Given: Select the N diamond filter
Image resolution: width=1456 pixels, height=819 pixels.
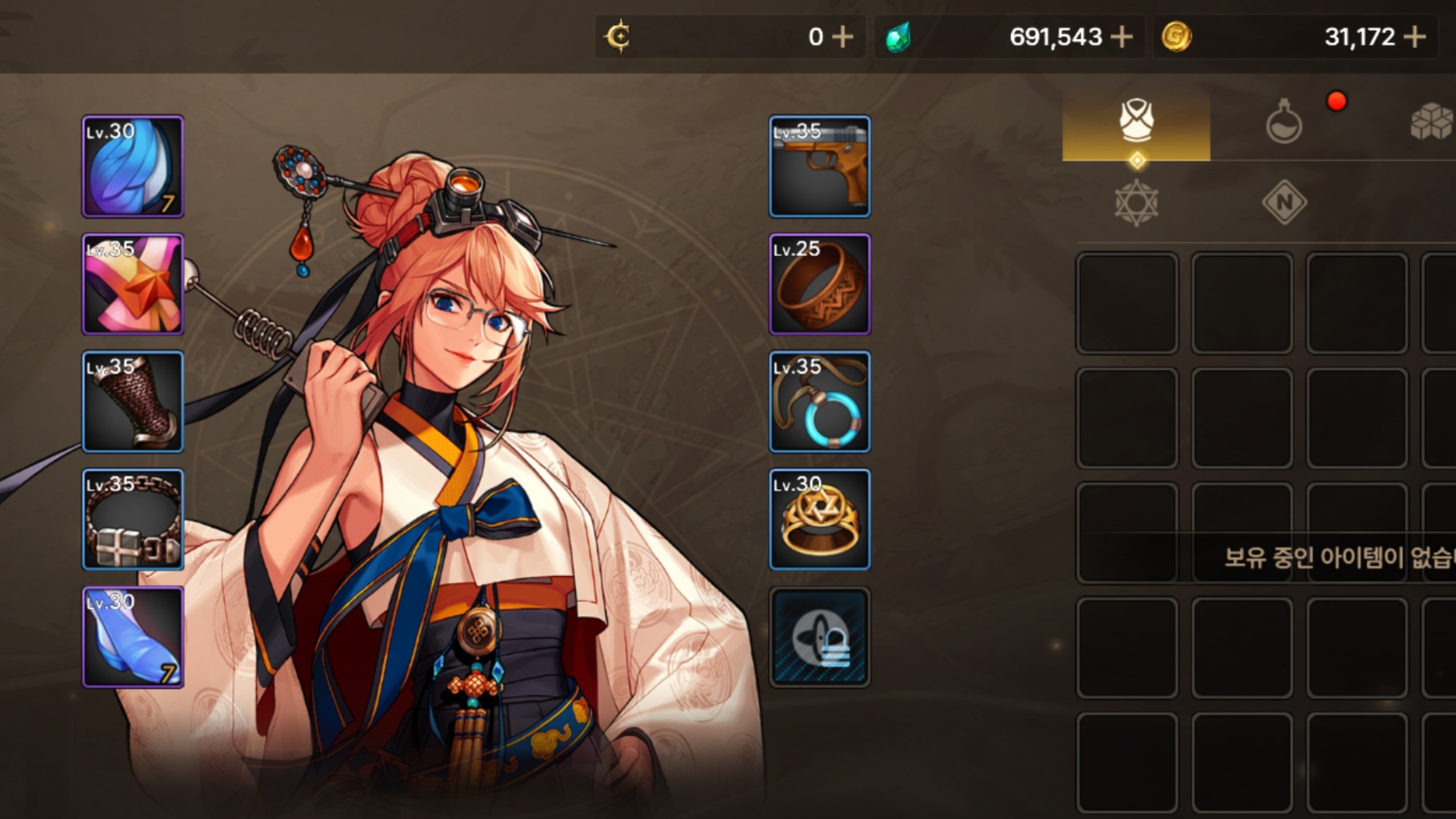Looking at the screenshot, I should pyautogui.click(x=1284, y=202).
